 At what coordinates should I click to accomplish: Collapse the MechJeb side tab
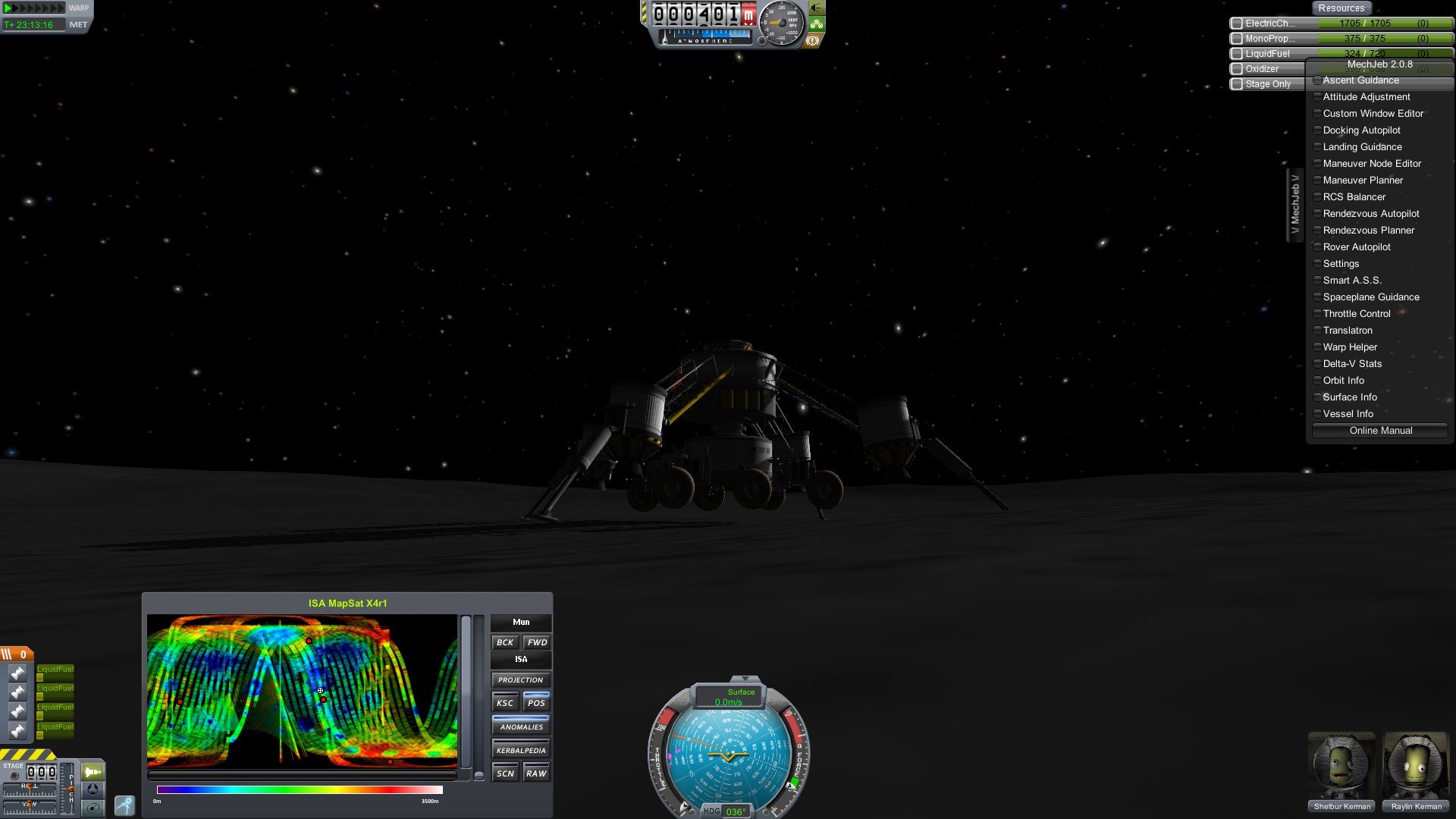pos(1294,206)
